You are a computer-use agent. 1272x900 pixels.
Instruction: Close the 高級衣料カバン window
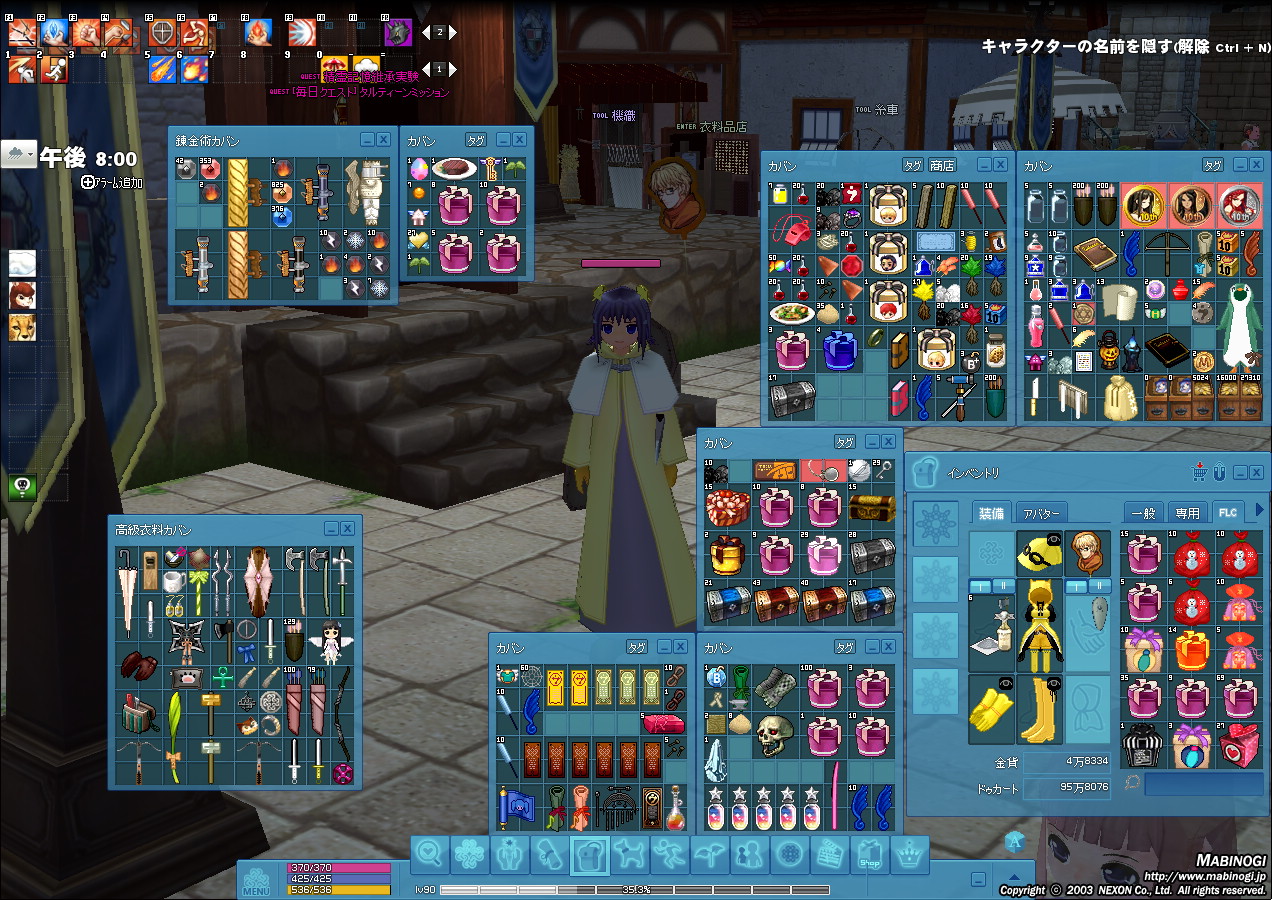(347, 529)
